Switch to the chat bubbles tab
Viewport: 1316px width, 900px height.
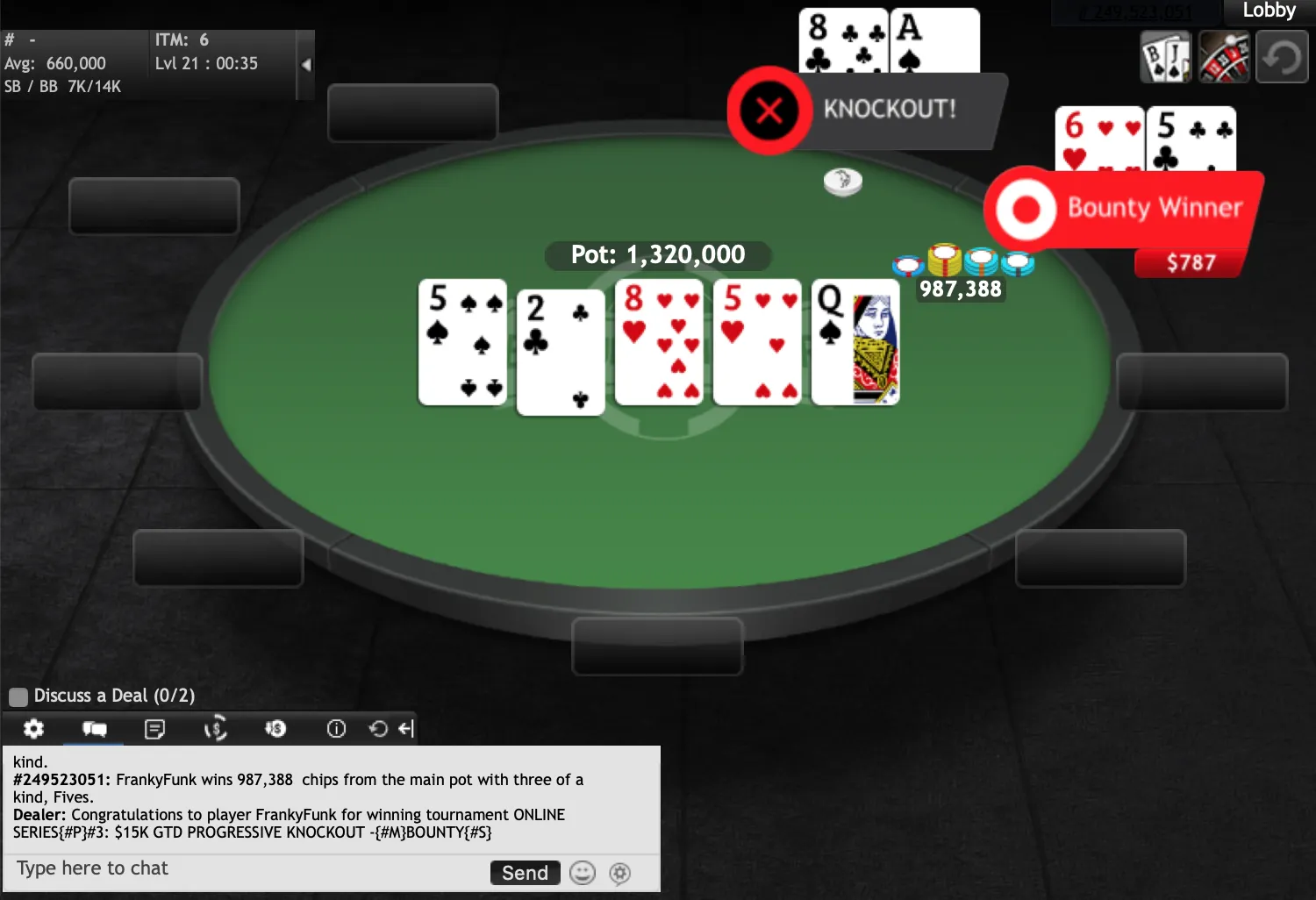pyautogui.click(x=94, y=729)
